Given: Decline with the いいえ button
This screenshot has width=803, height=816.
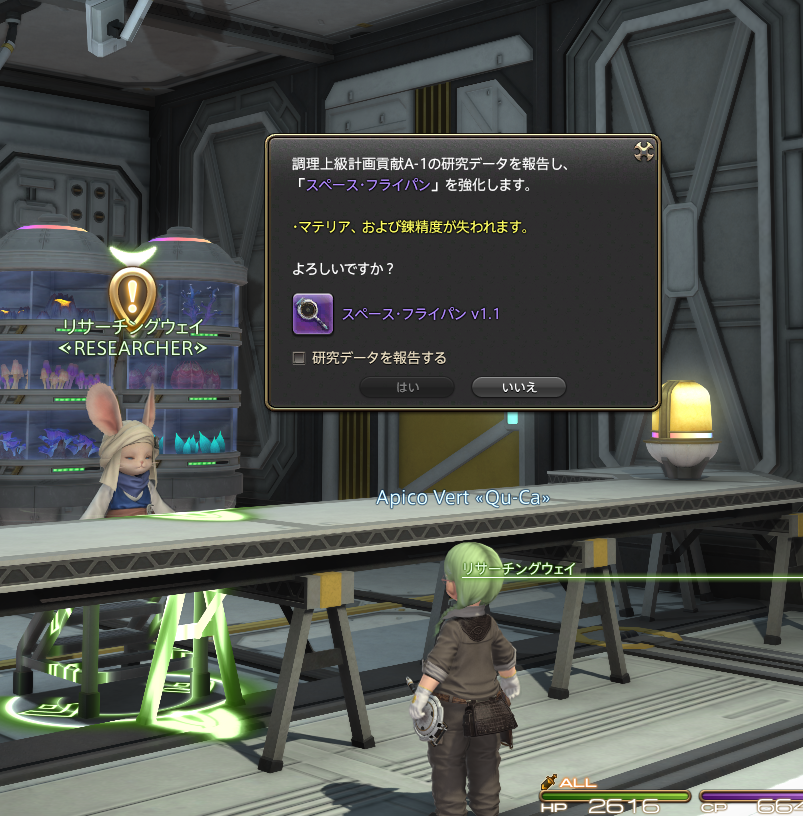Looking at the screenshot, I should [518, 387].
